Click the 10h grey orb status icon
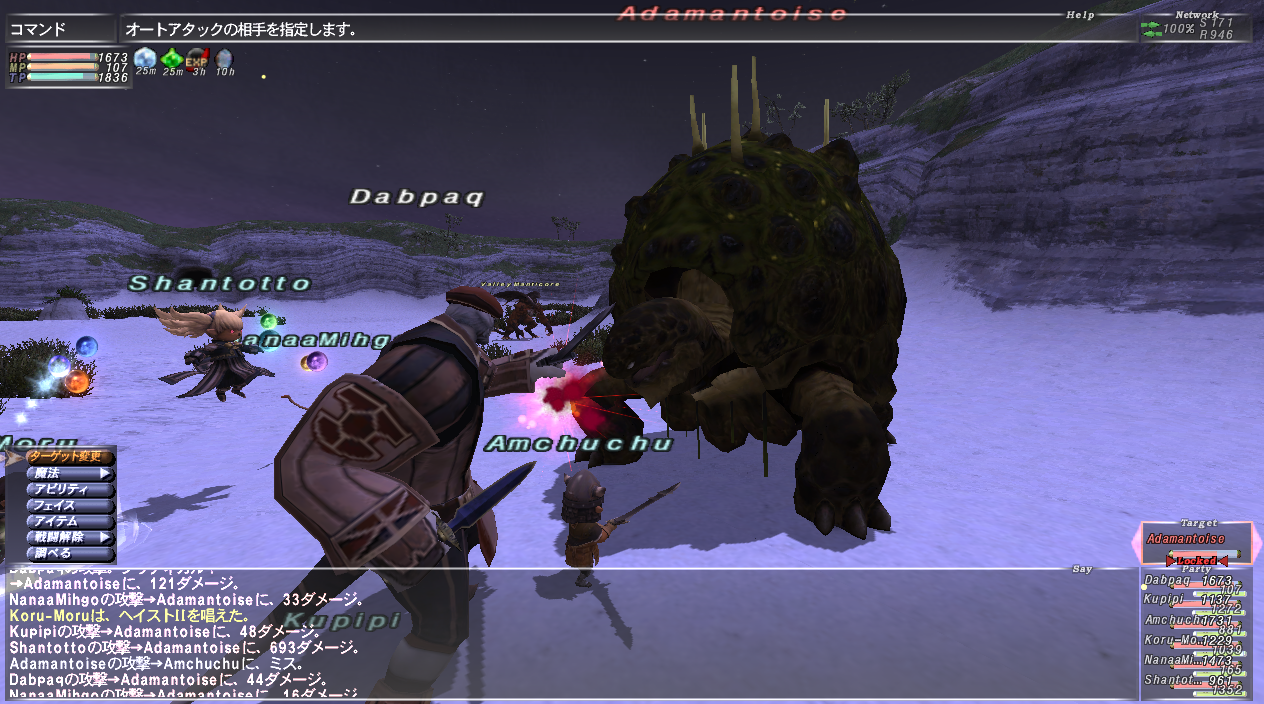The image size is (1264, 704). pos(224,57)
